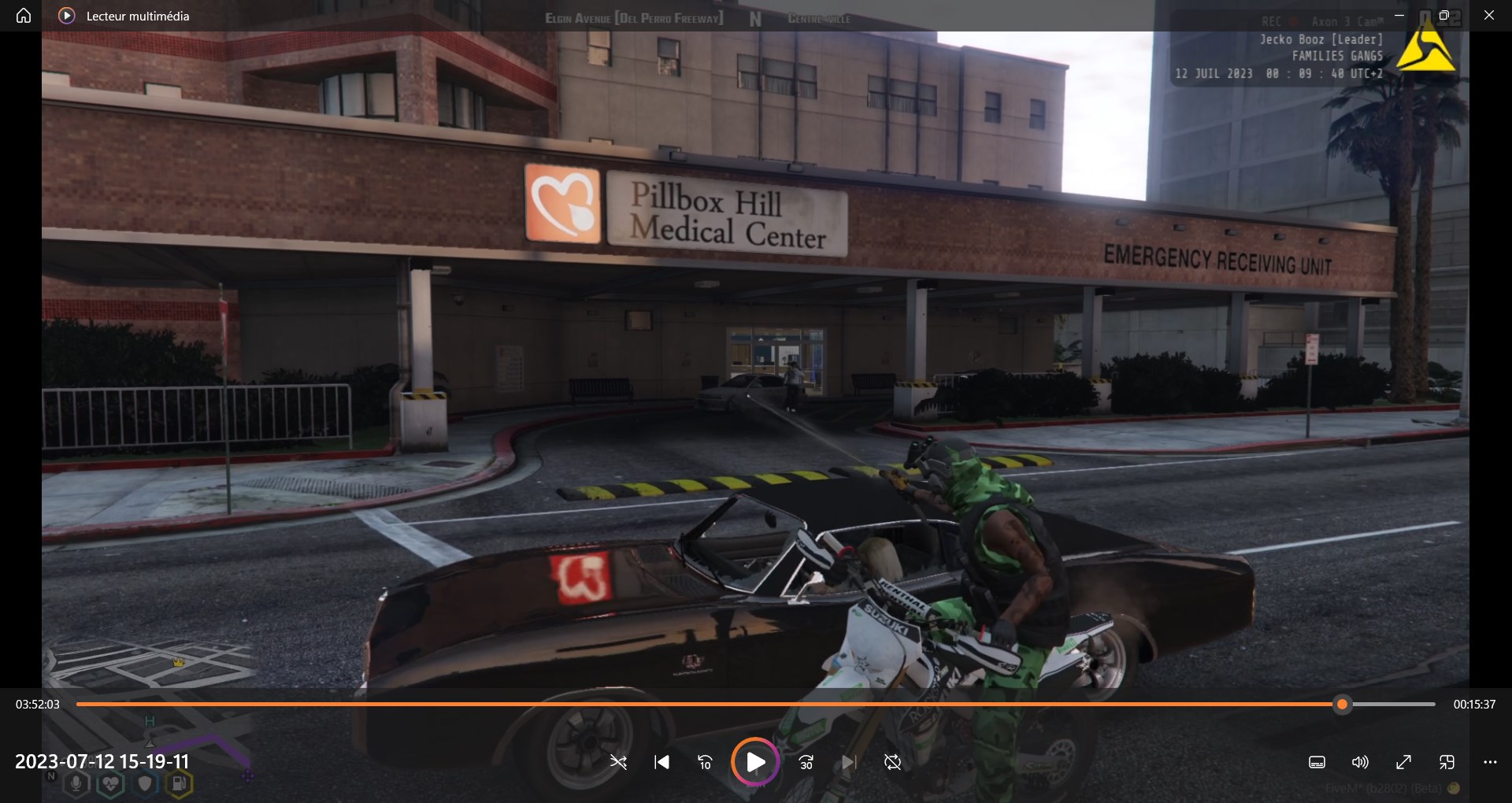Screen dimensions: 1512x803
Task: Click the microphone voice HUD icon
Action: [76, 783]
